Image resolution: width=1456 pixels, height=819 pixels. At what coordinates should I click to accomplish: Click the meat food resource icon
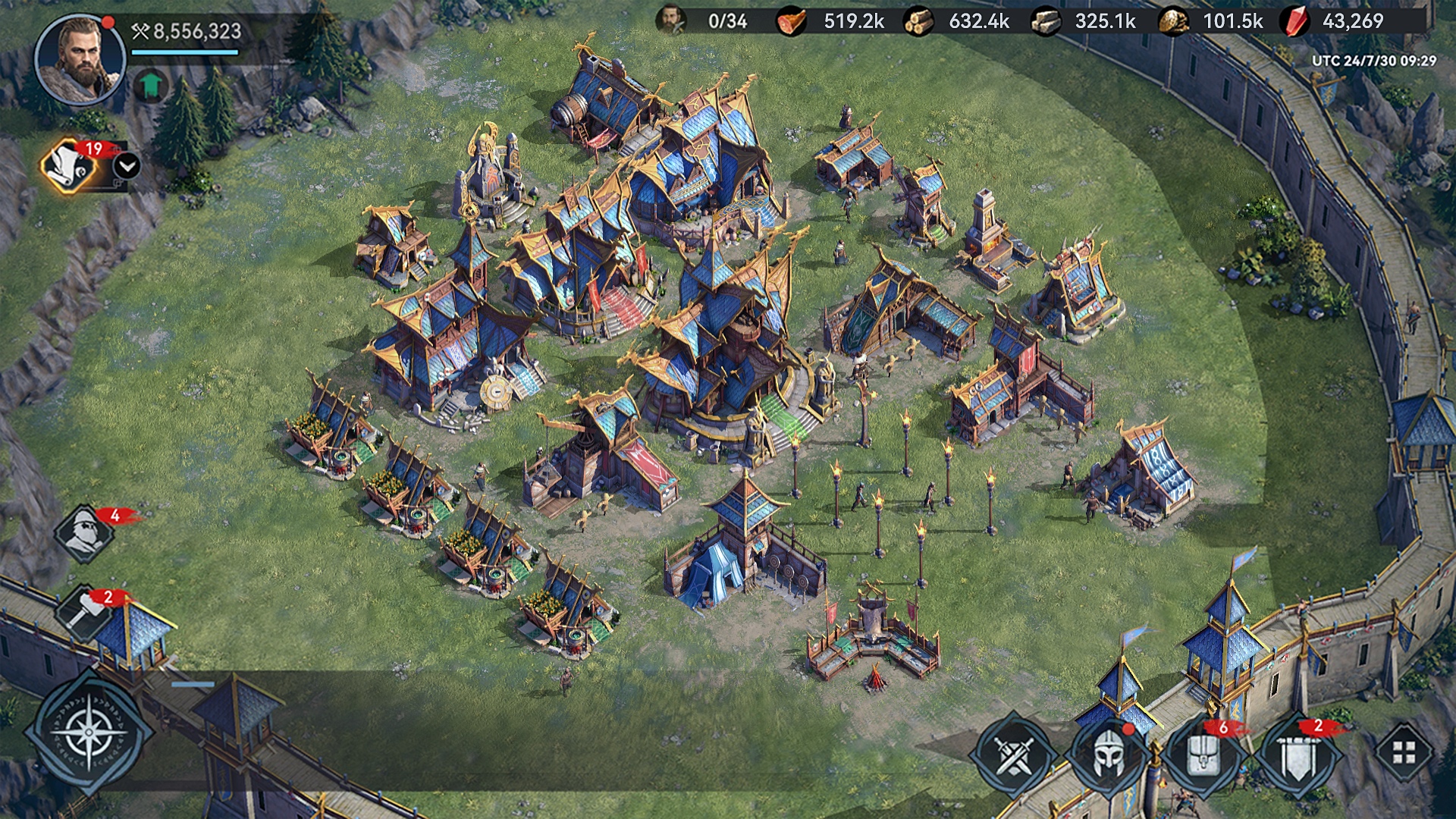[x=791, y=21]
